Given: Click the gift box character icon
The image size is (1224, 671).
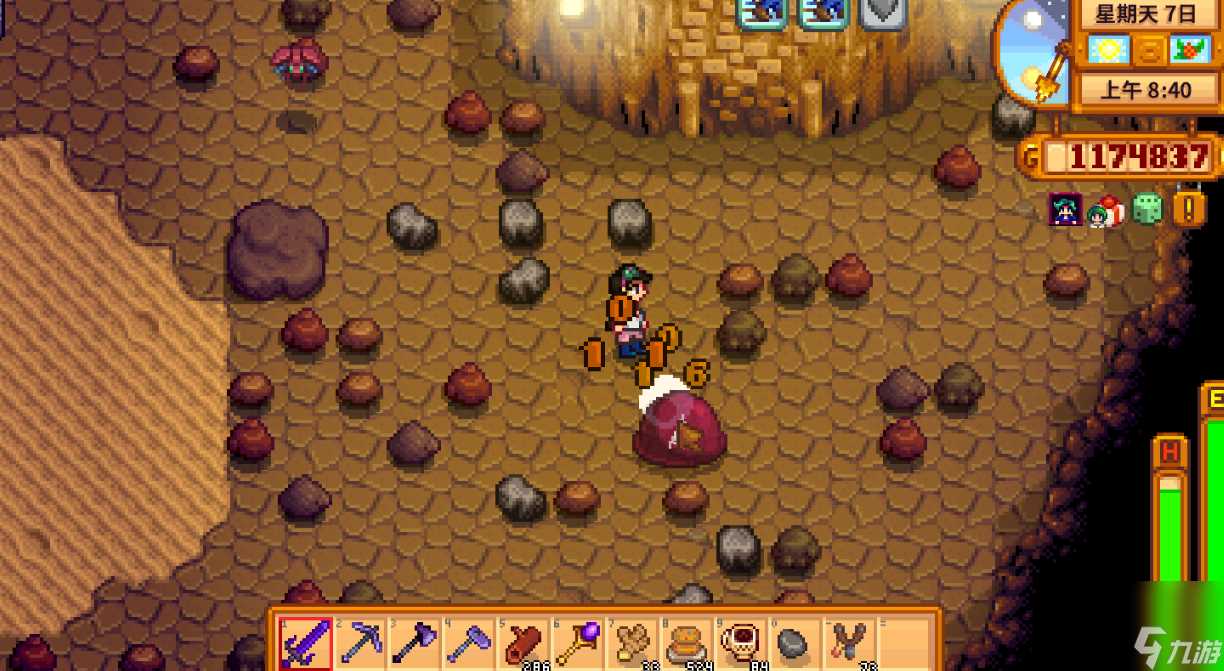Looking at the screenshot, I should click(1106, 210).
